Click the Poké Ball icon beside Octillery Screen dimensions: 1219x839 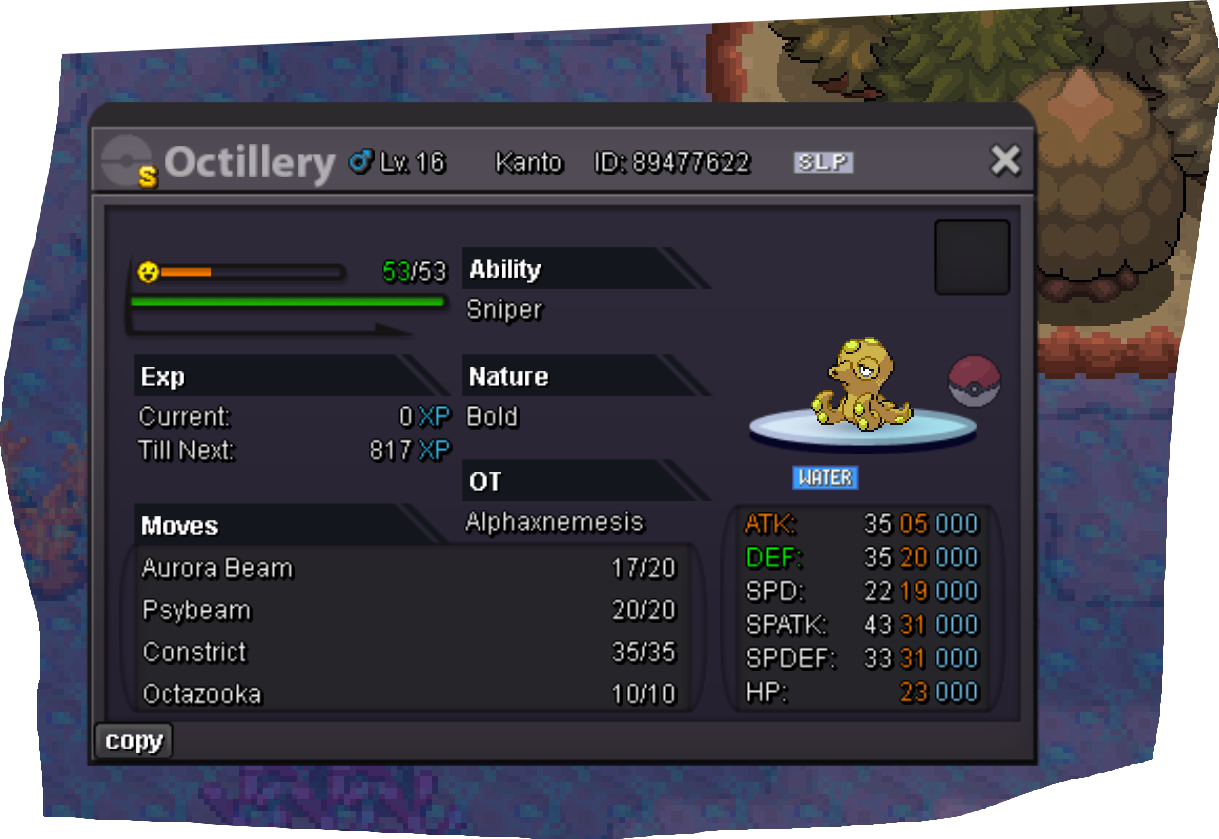[x=973, y=382]
